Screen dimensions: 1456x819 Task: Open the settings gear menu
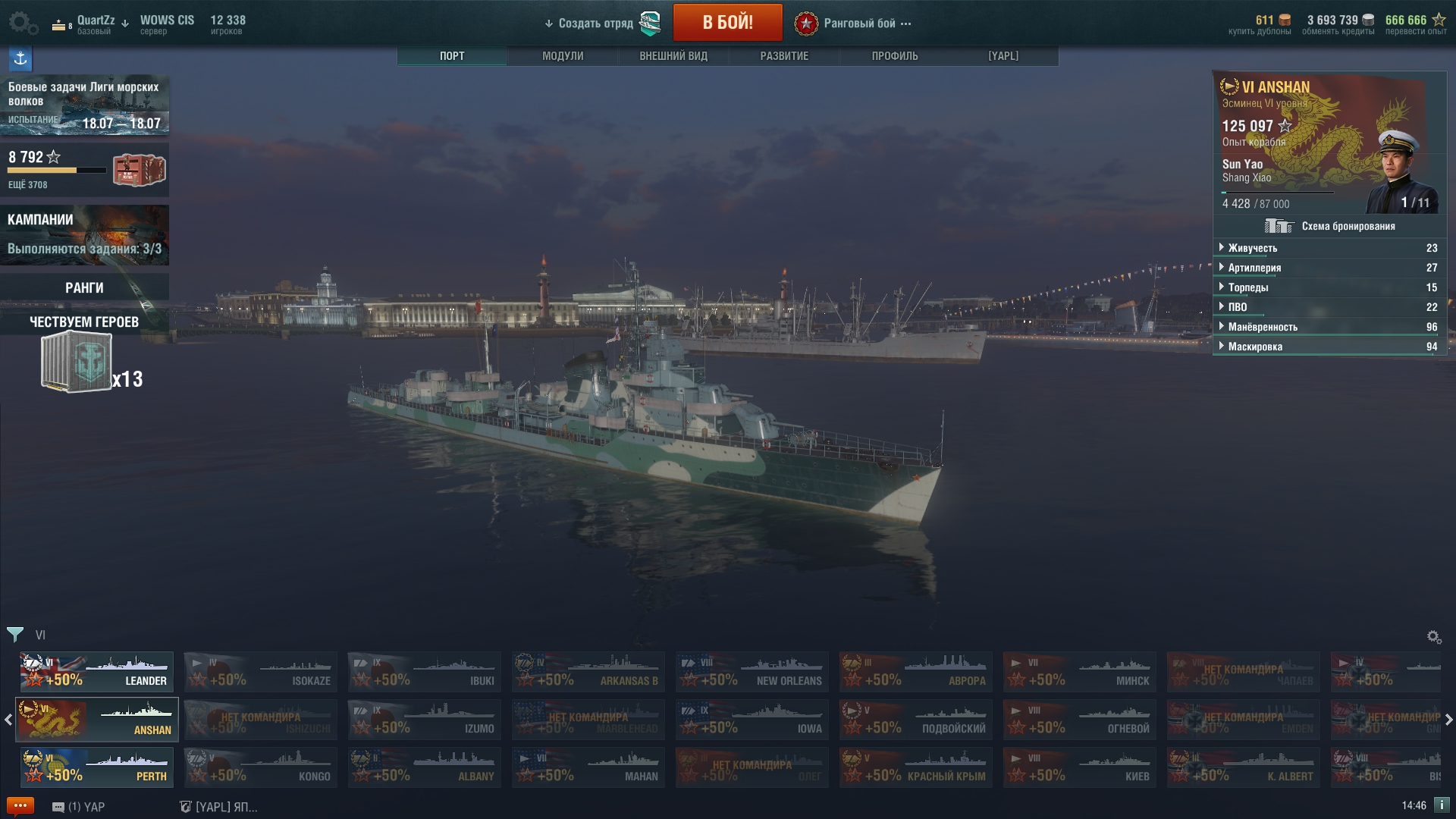[21, 23]
